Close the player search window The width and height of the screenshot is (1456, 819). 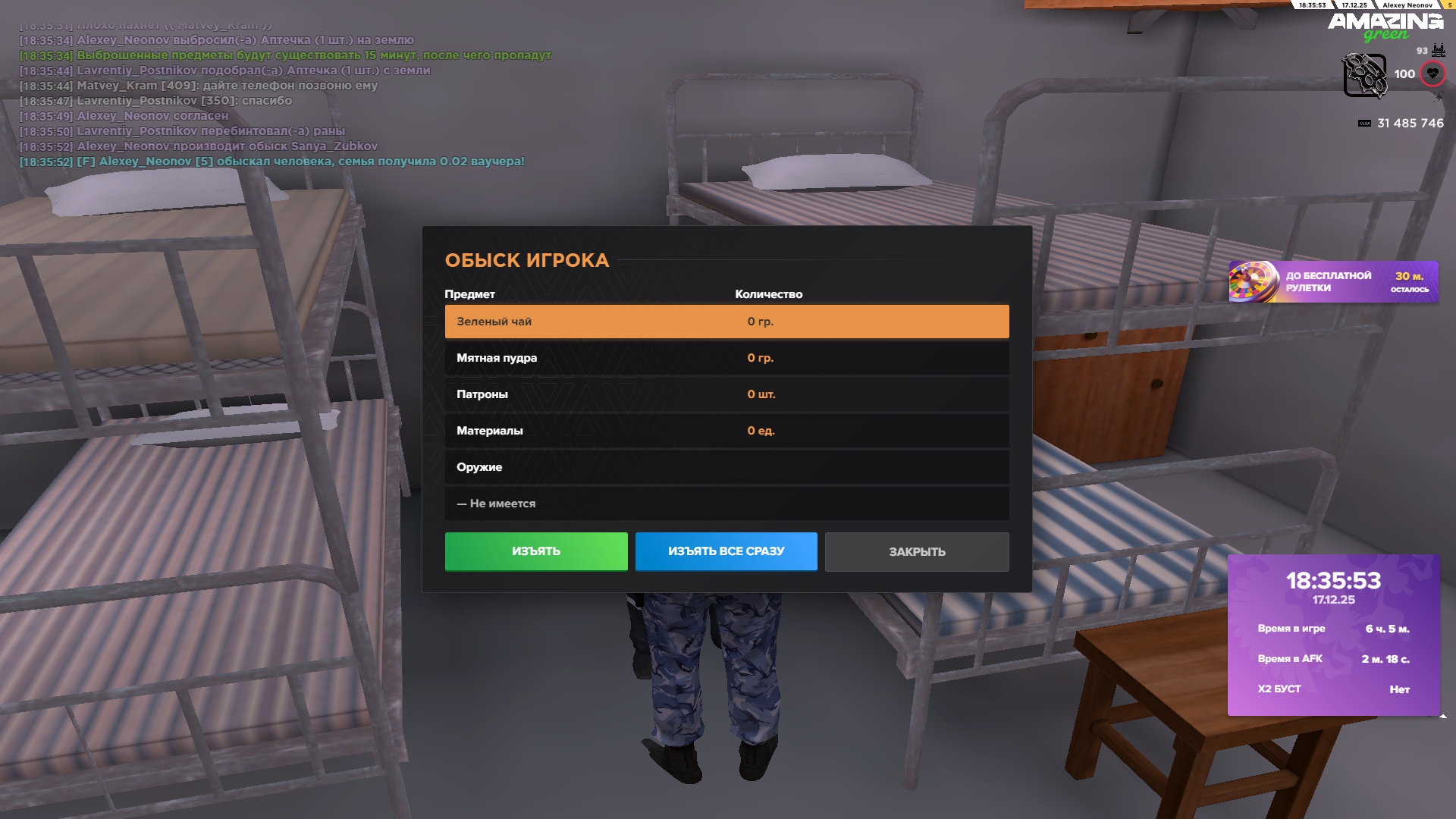tap(916, 551)
